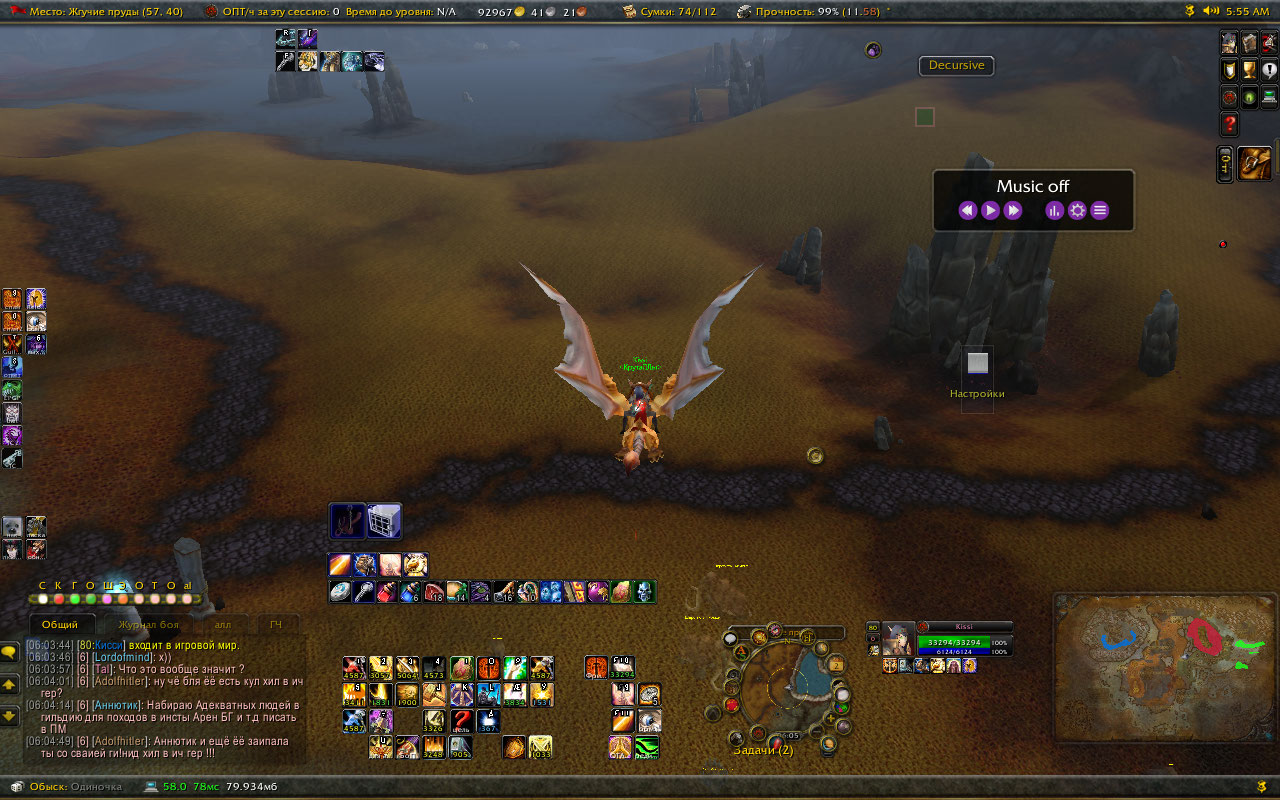Image resolution: width=1280 pixels, height=800 pixels.
Task: Use the skull icon on the item bar
Action: (645, 591)
